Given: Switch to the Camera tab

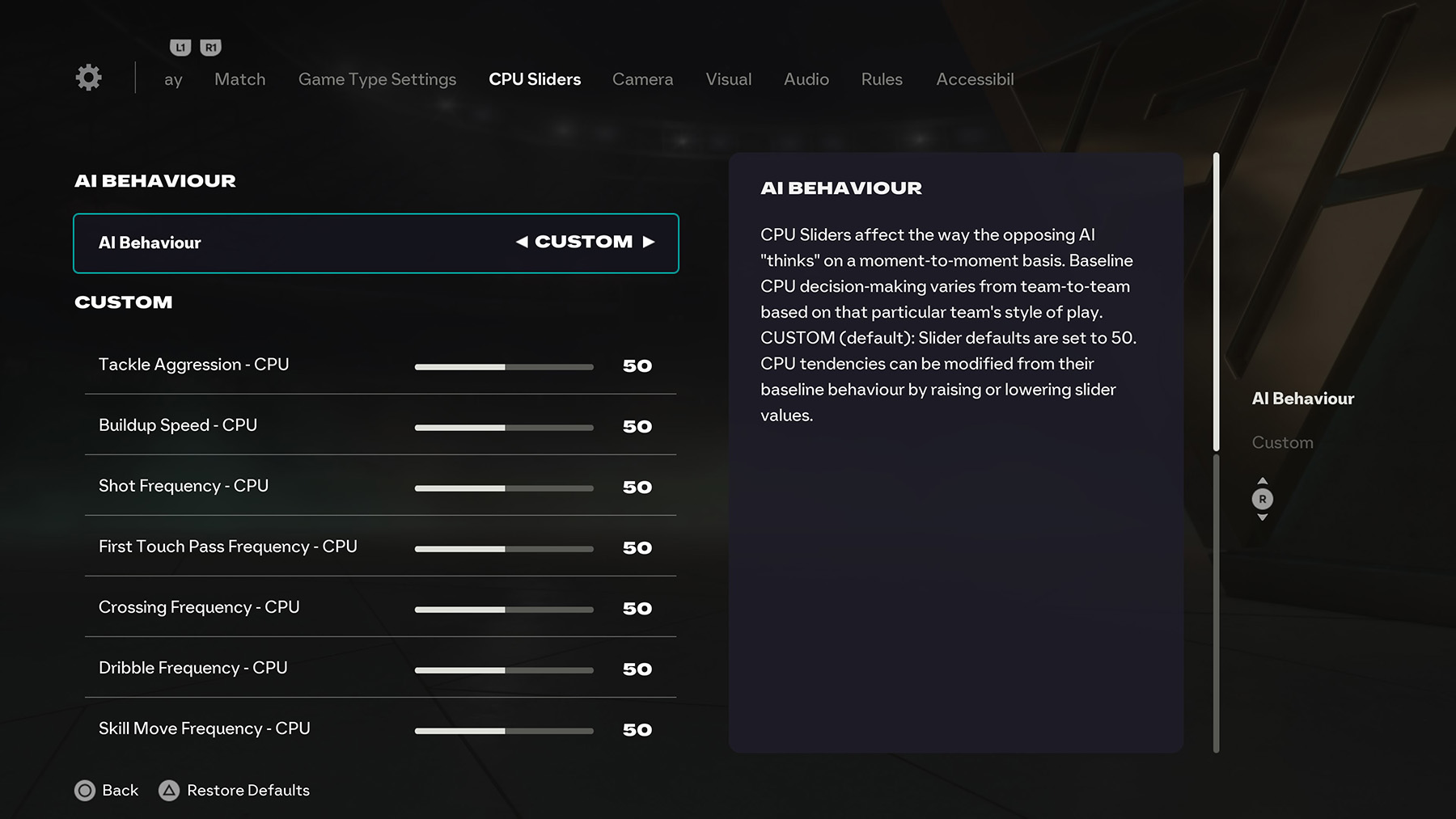Looking at the screenshot, I should point(642,79).
